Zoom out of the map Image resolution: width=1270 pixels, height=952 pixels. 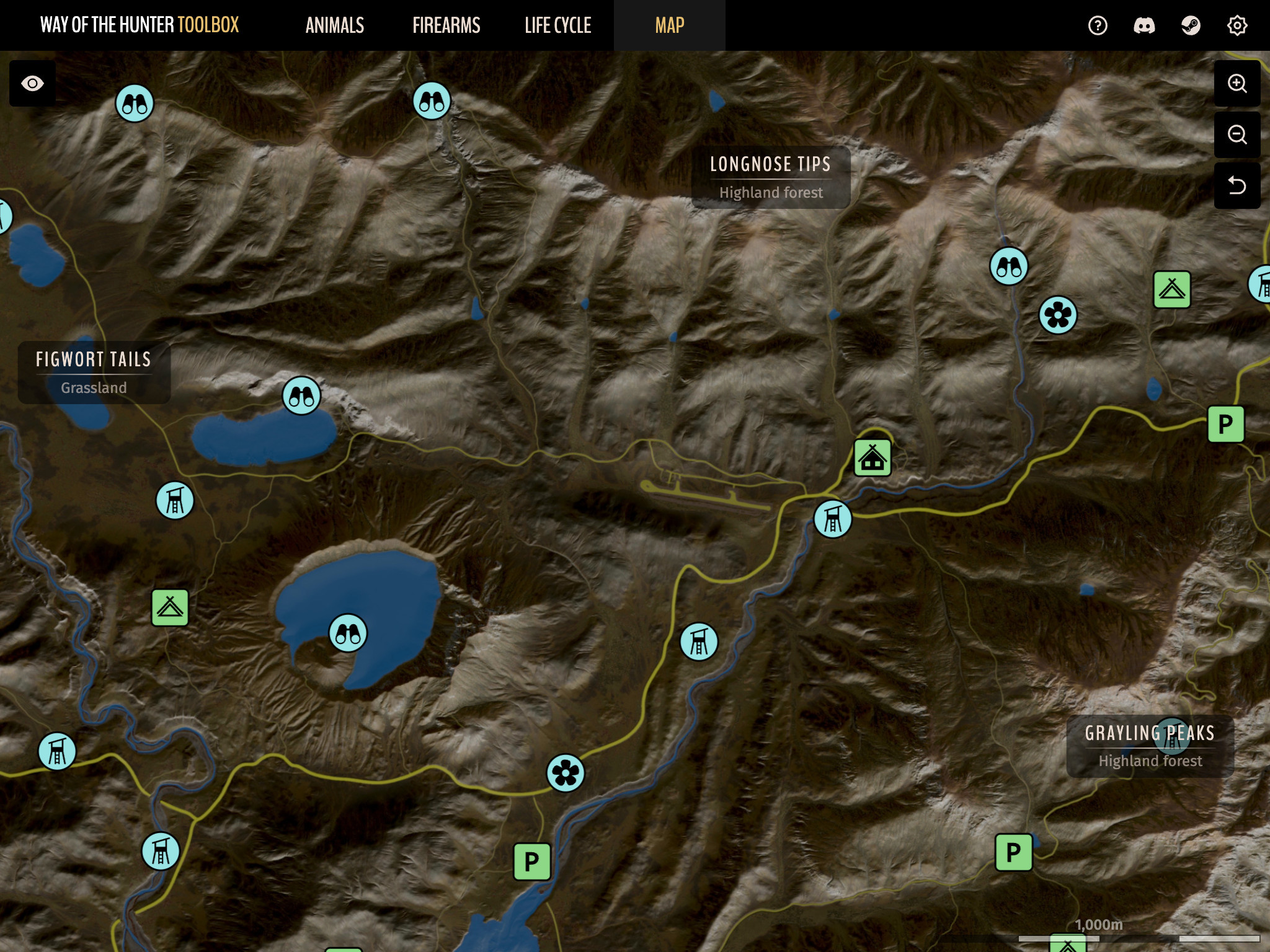click(x=1237, y=134)
